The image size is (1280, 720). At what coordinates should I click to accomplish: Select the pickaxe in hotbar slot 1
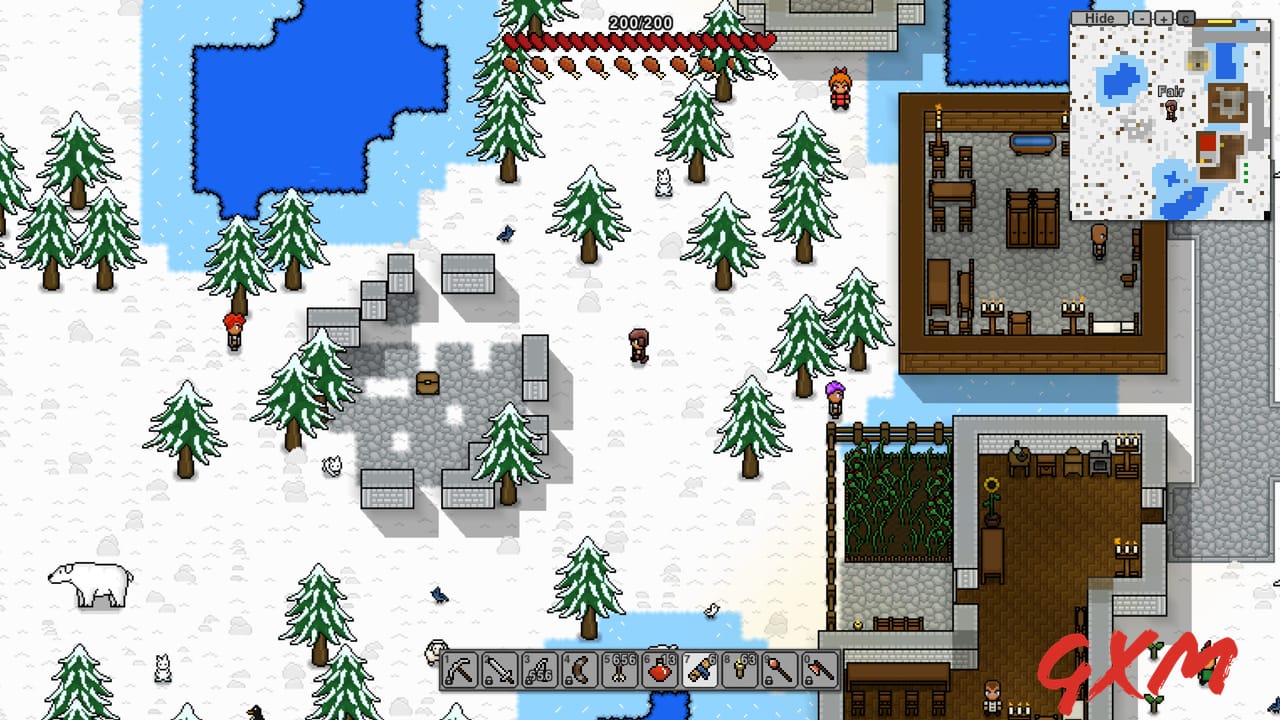(466, 670)
